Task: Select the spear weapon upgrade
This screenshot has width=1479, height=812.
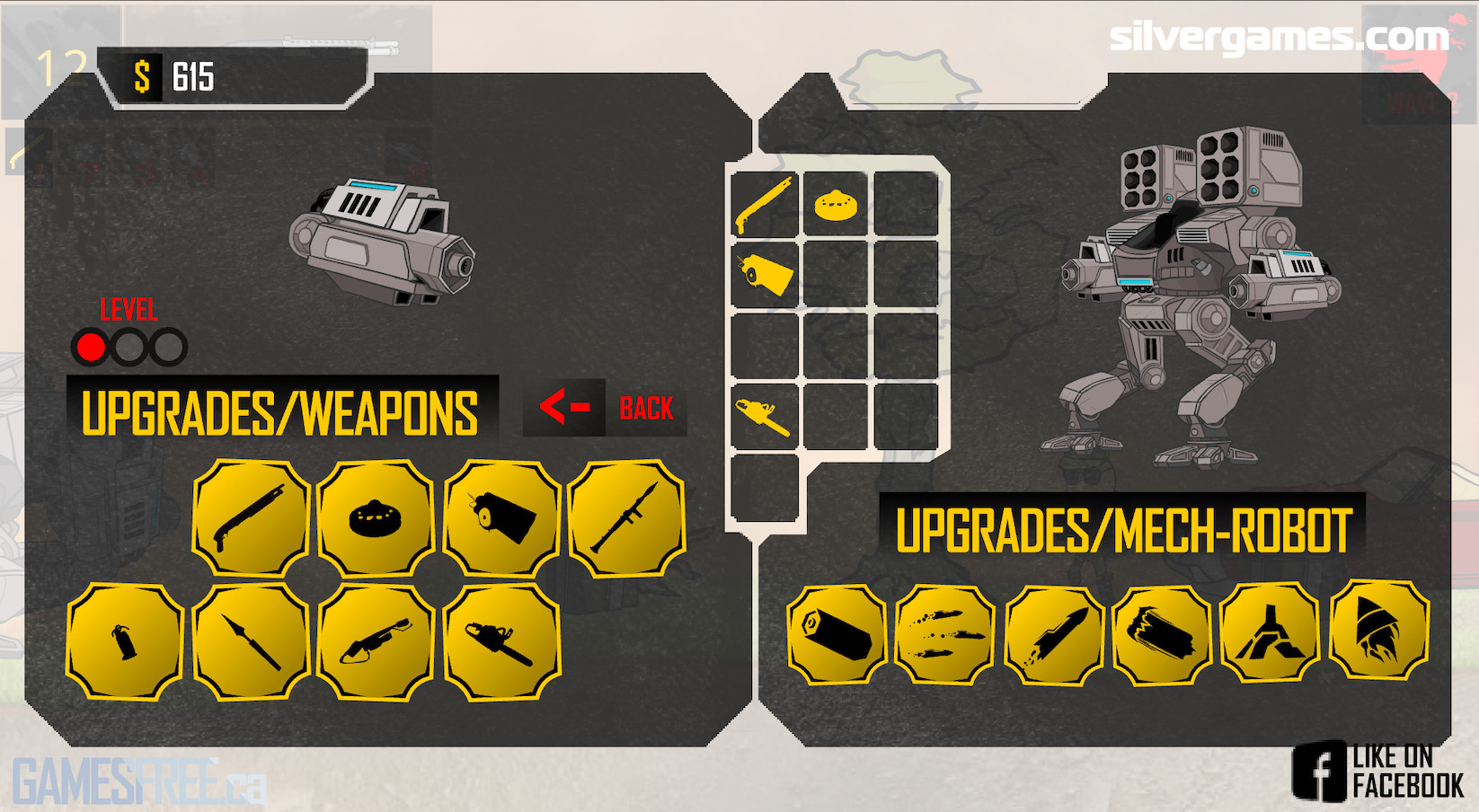Action: click(252, 641)
